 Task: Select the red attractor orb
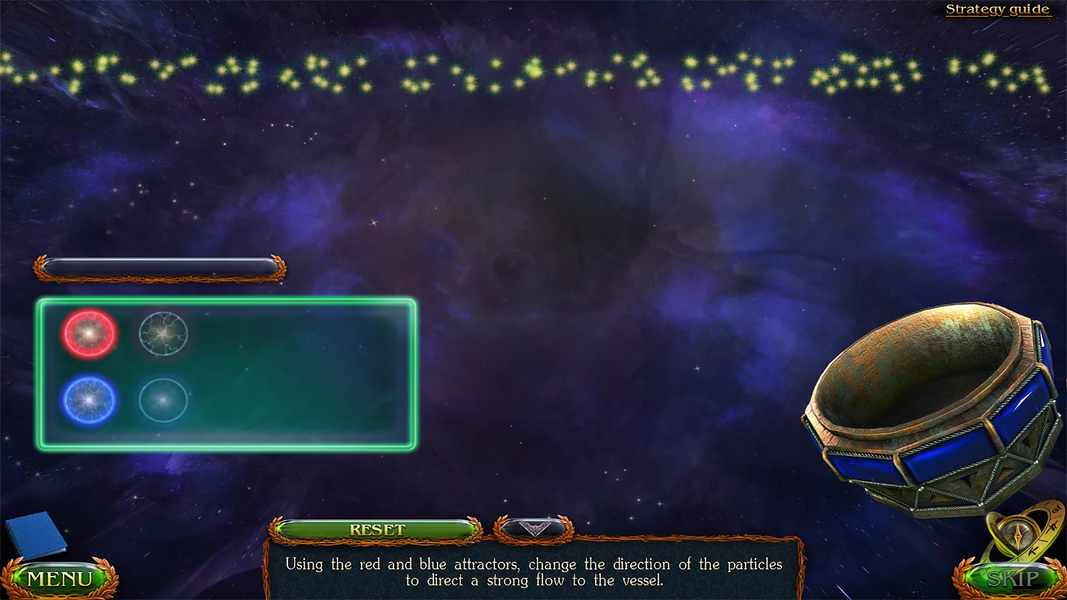(x=89, y=334)
